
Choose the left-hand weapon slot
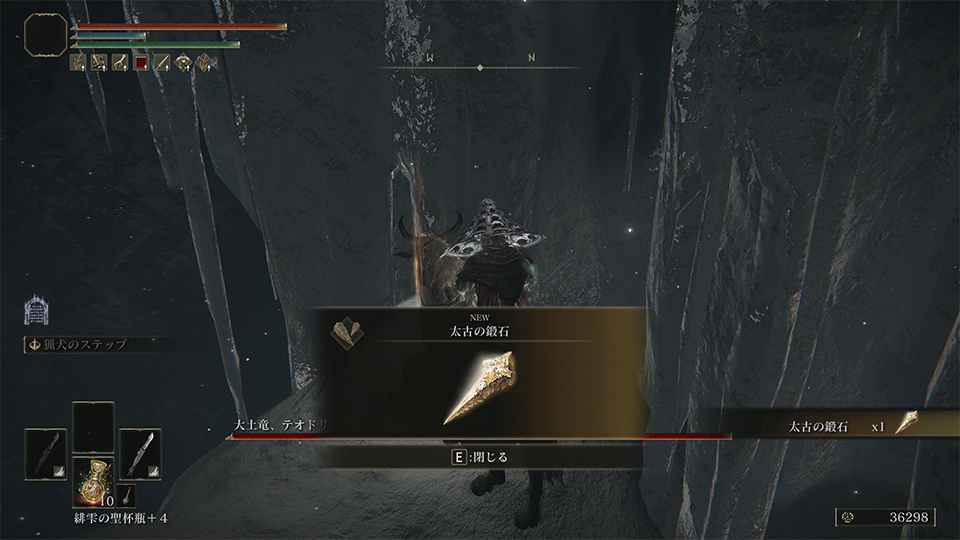point(46,450)
